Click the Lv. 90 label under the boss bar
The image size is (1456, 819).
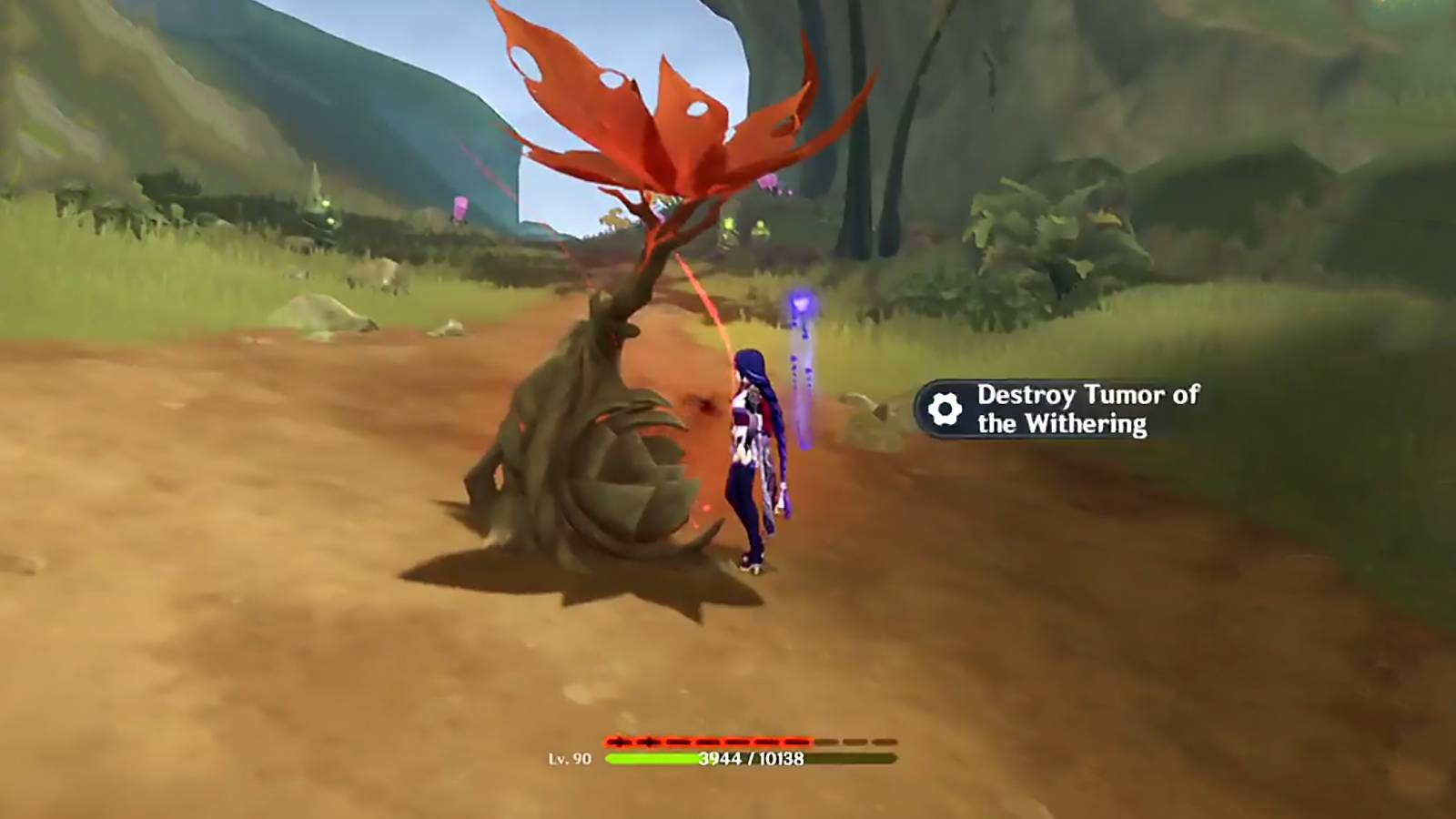coord(571,758)
